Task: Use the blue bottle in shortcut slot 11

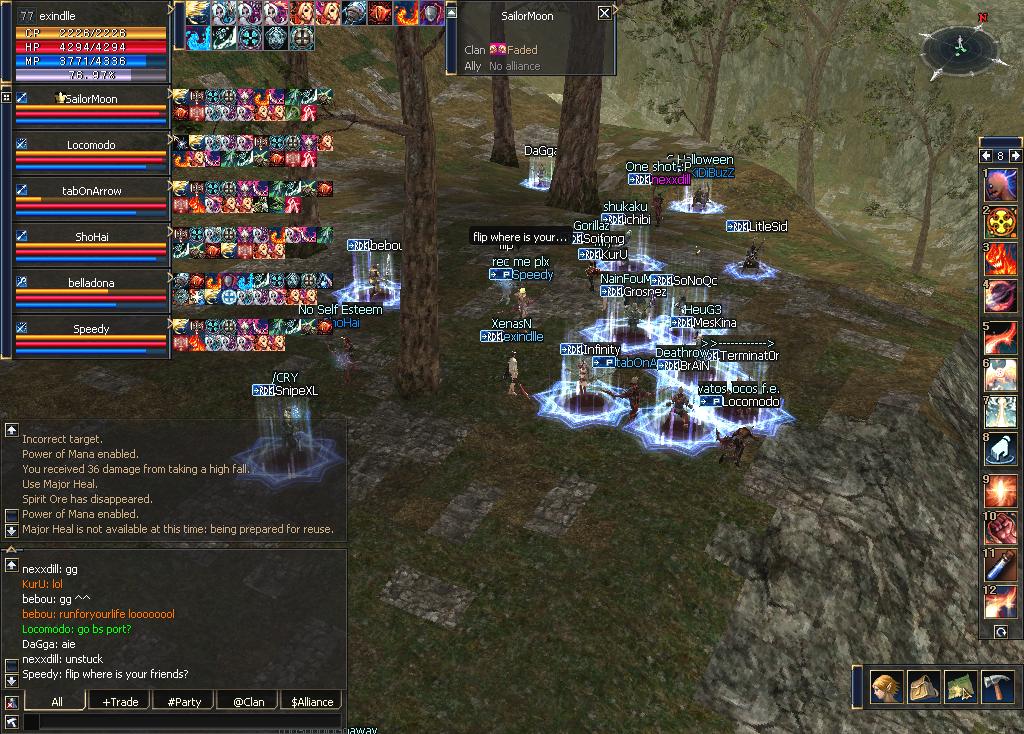Action: [1001, 566]
